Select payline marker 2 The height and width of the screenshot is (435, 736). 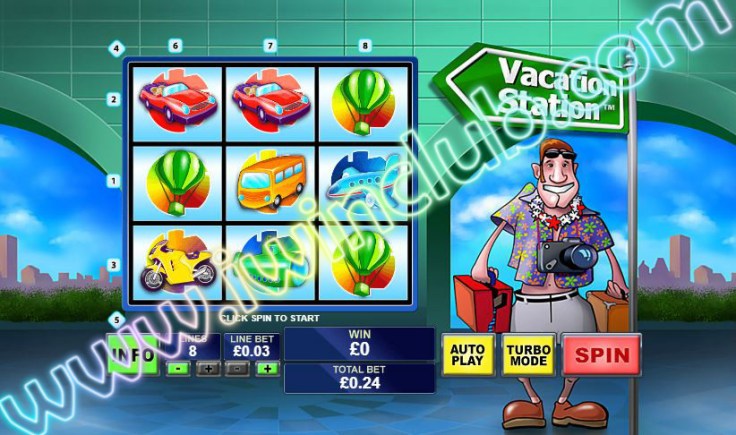point(114,99)
